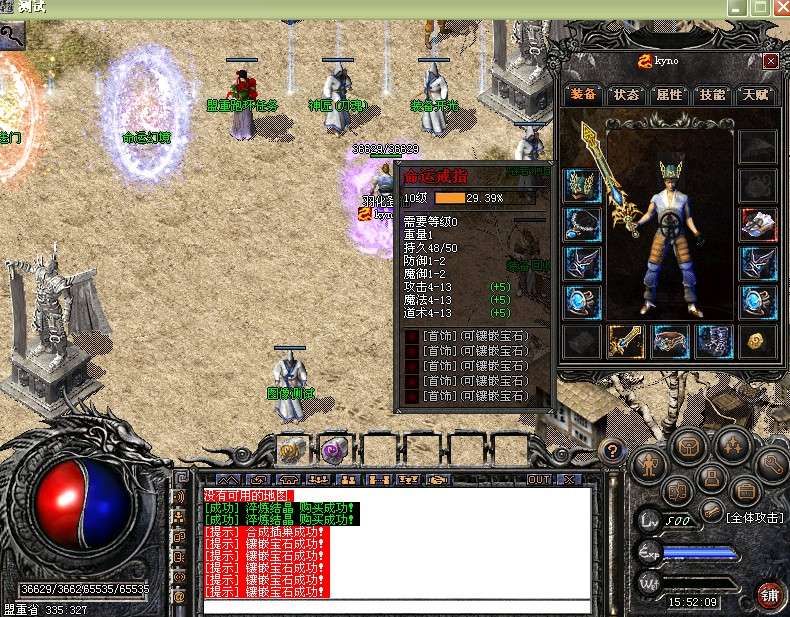Select the equipped helmet slot
The image size is (790, 617).
click(581, 184)
